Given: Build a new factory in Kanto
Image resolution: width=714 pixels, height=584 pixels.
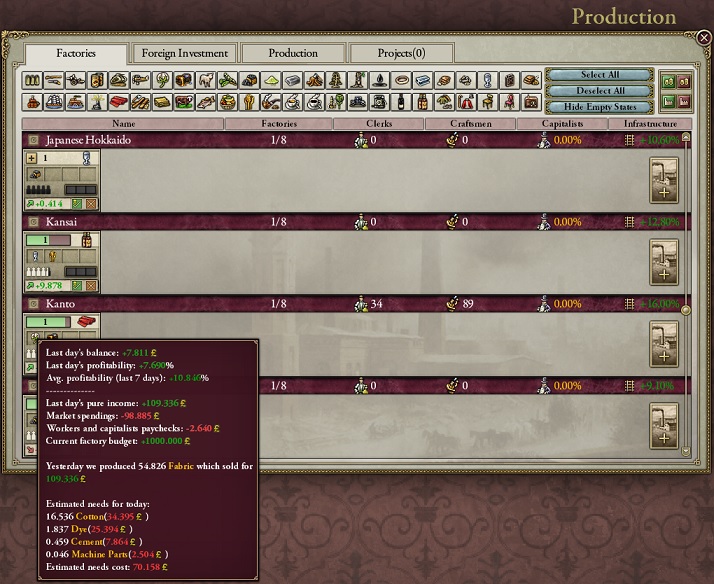Looking at the screenshot, I should (664, 345).
